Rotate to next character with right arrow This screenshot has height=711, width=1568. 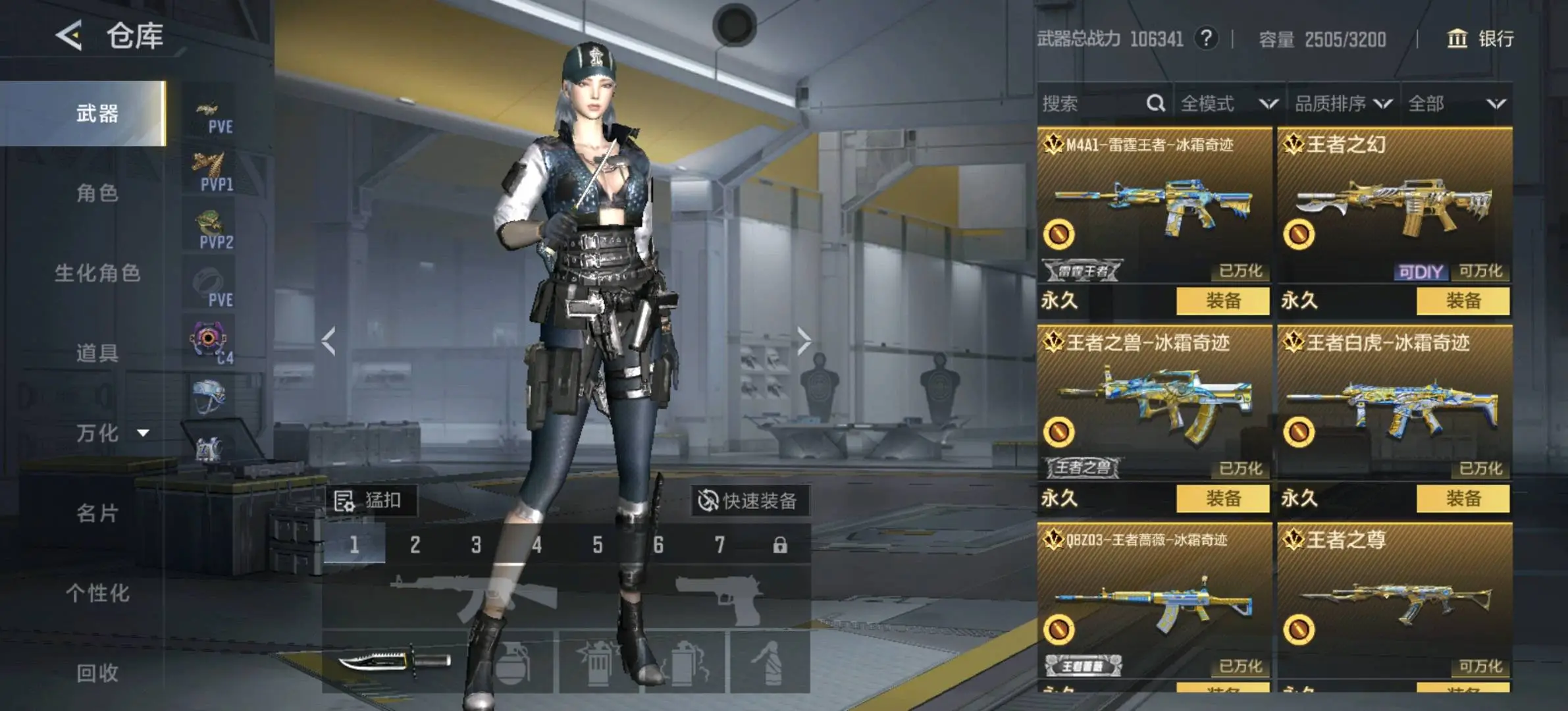pos(803,341)
